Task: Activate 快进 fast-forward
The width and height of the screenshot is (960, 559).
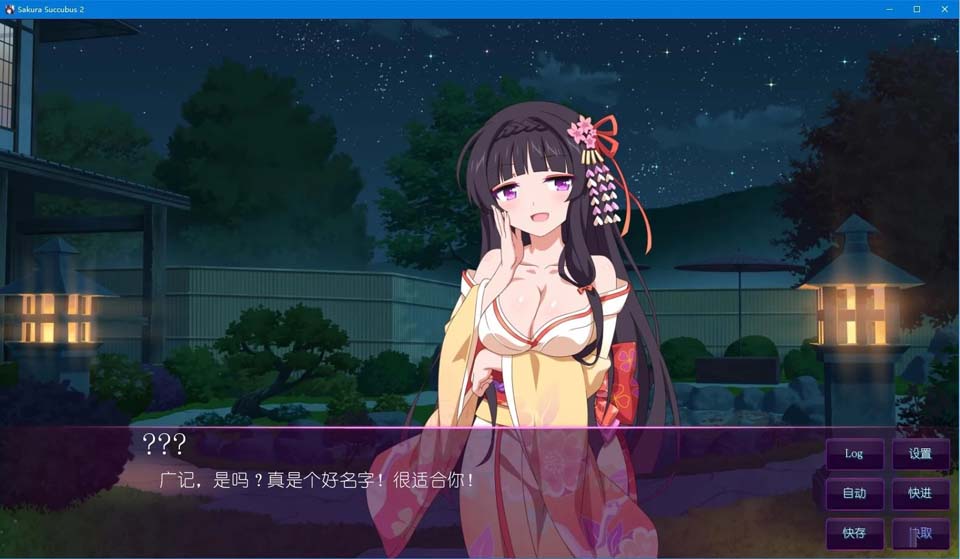Action: (x=920, y=493)
